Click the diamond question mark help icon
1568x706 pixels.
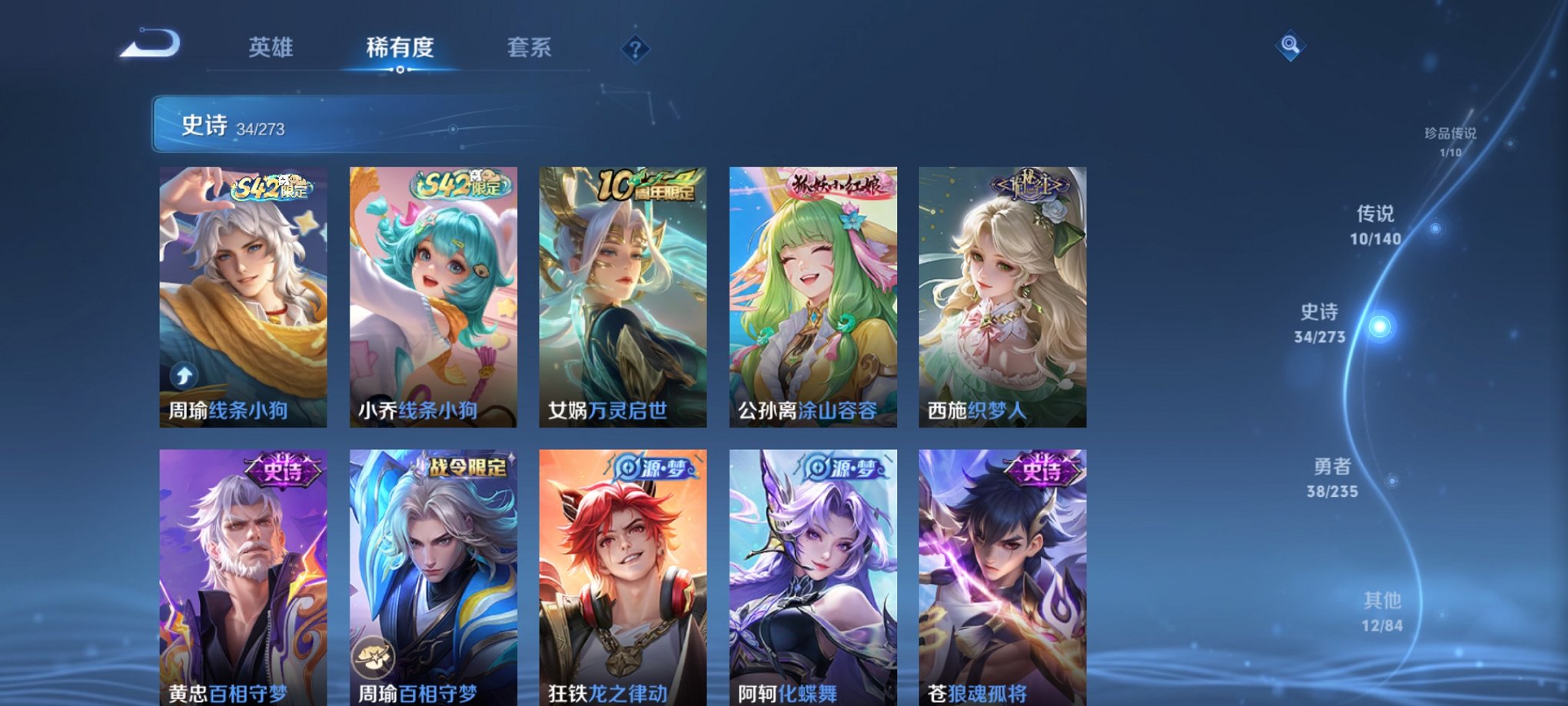[x=634, y=50]
